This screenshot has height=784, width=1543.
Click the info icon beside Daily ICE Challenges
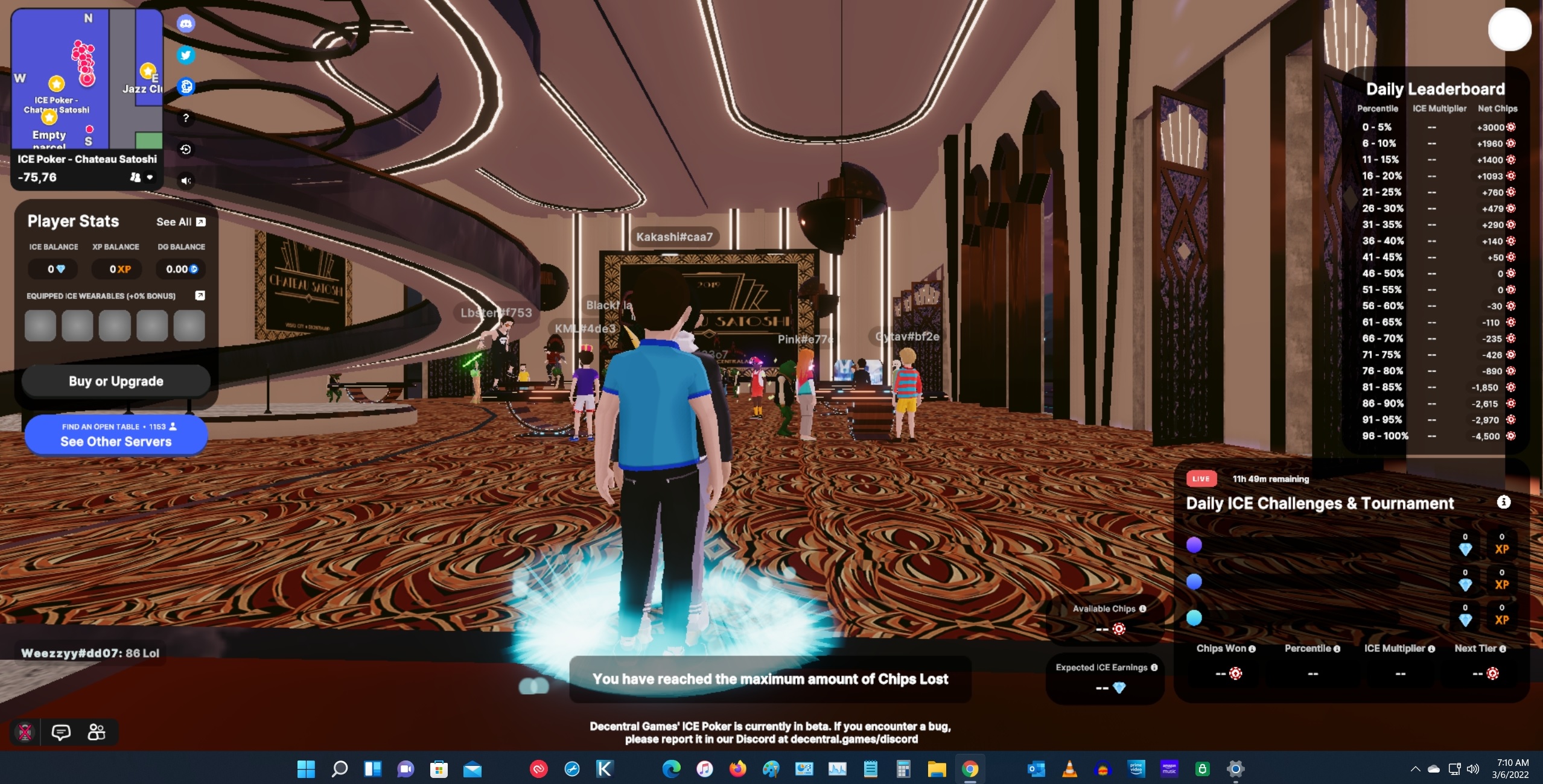1504,502
